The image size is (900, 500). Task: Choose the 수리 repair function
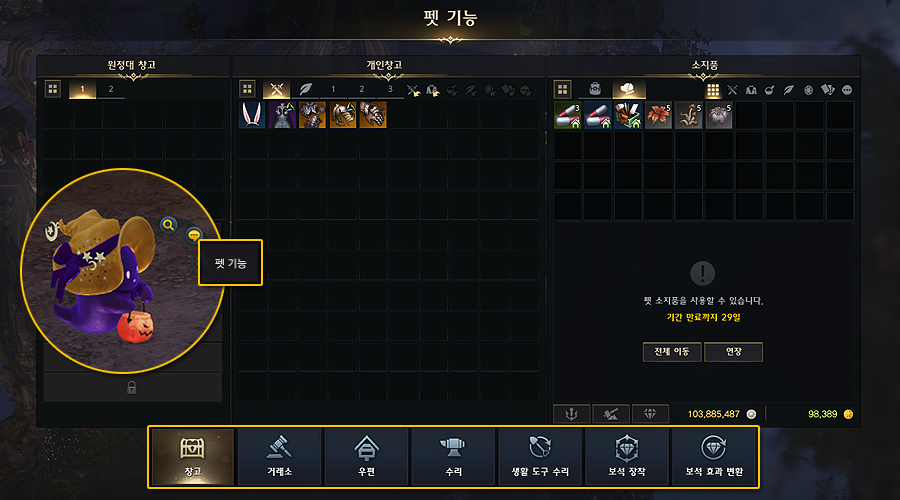(x=453, y=457)
